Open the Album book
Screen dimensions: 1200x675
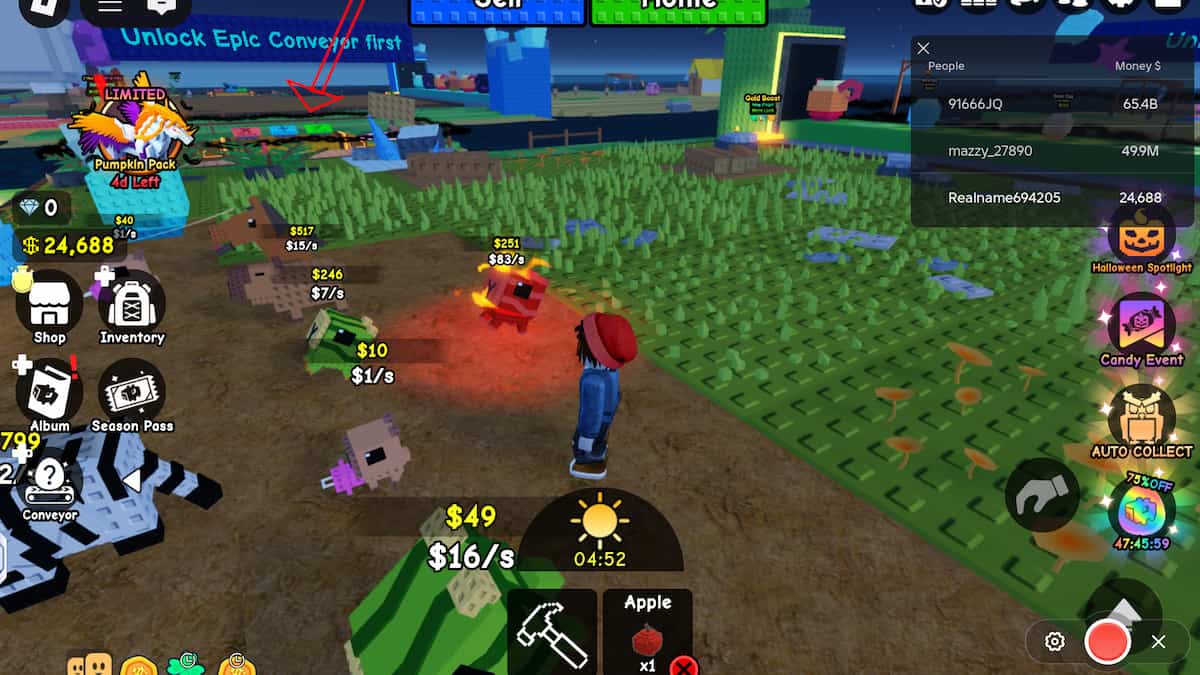(49, 392)
